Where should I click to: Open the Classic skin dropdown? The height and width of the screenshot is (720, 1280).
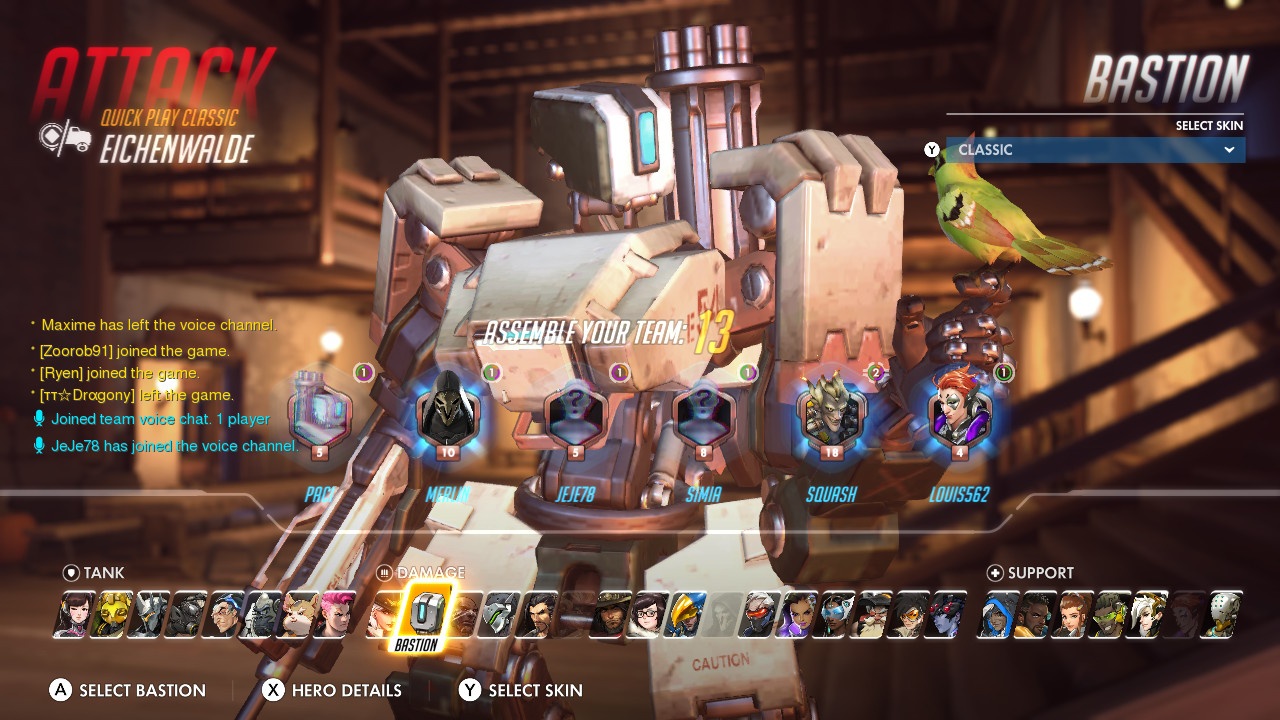tap(1095, 150)
